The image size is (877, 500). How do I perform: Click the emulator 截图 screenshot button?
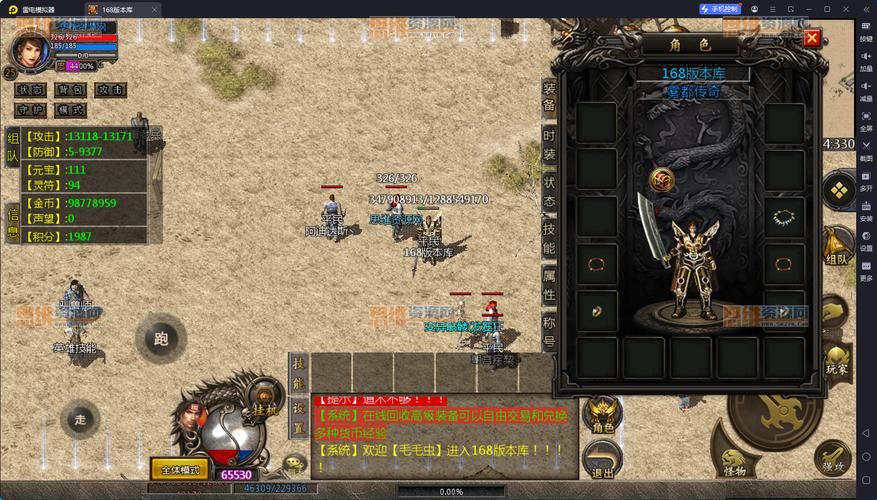866,150
